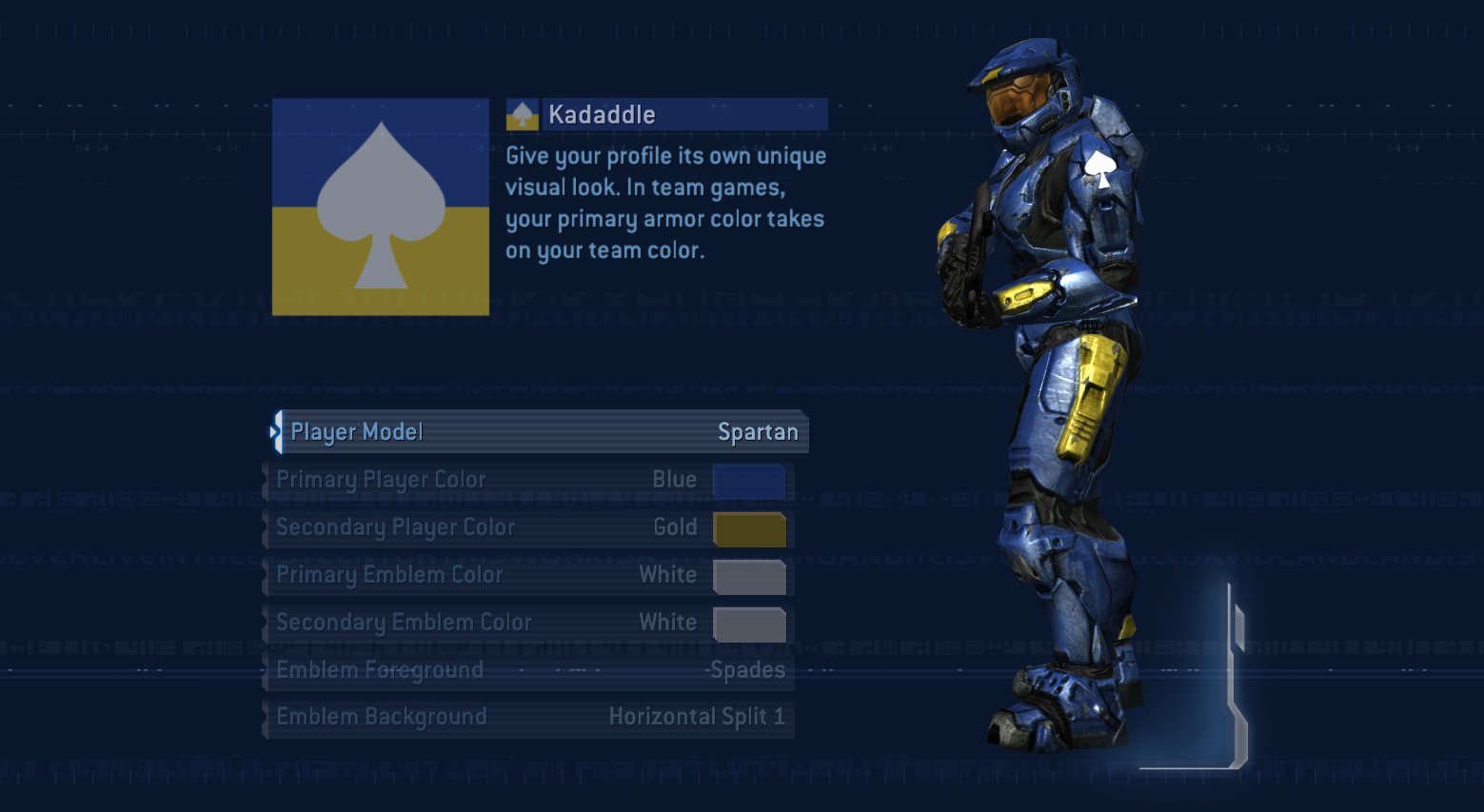The width and height of the screenshot is (1484, 812).
Task: Open the Secondary Player Color selector
Action: click(528, 526)
